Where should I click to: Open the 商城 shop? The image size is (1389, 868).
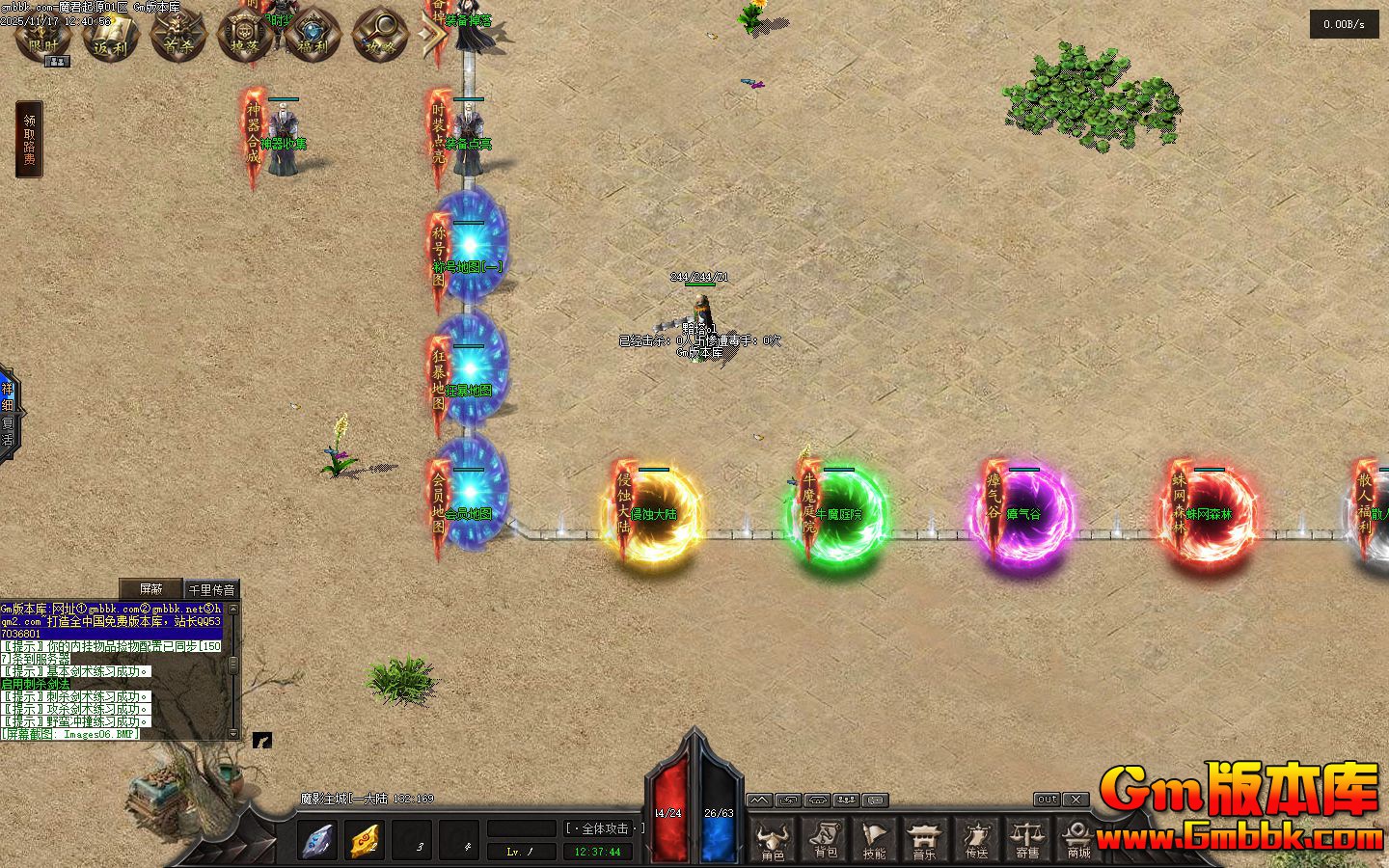(x=1077, y=838)
